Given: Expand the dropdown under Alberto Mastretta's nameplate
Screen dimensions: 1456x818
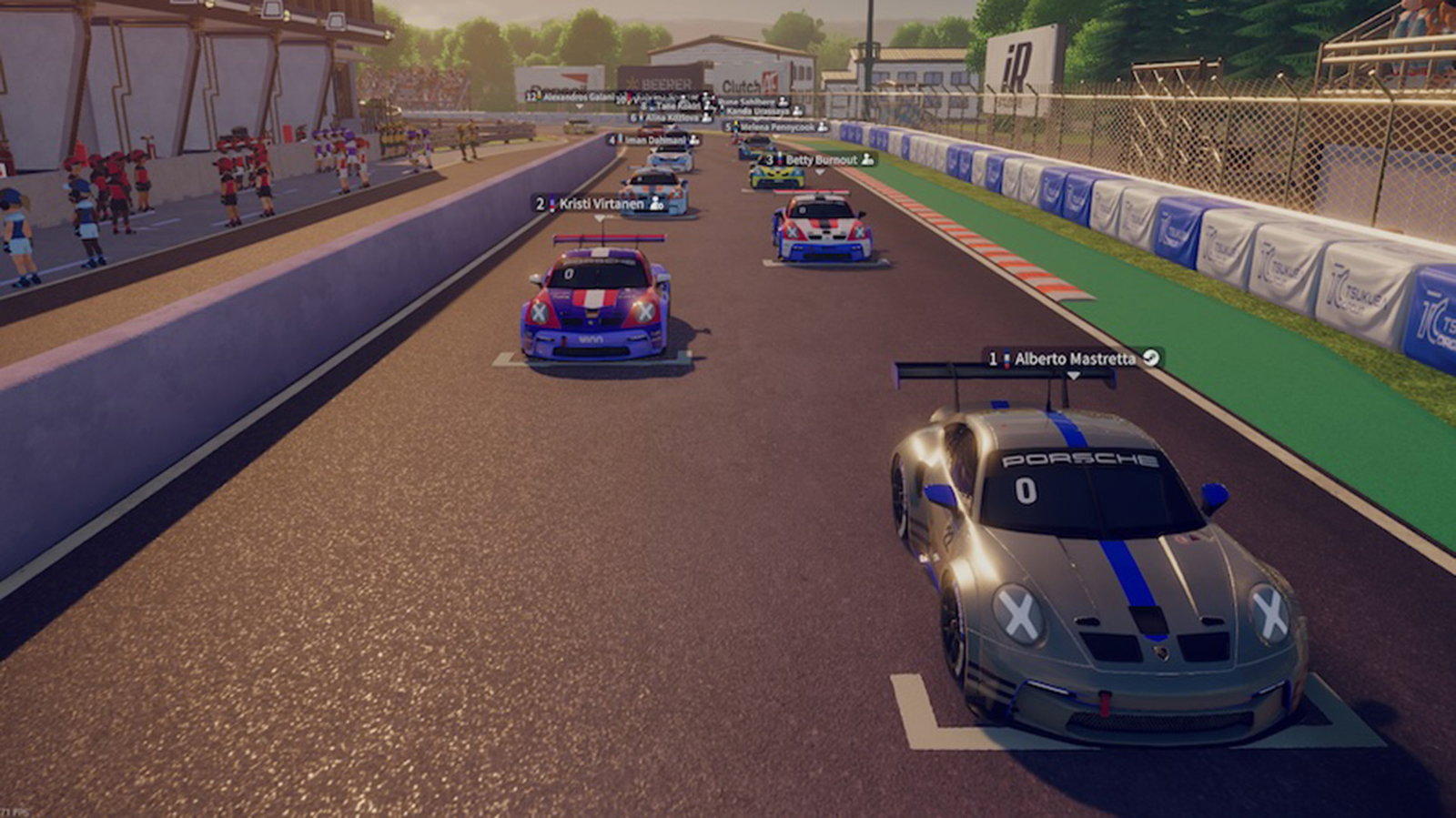Looking at the screenshot, I should [1074, 375].
